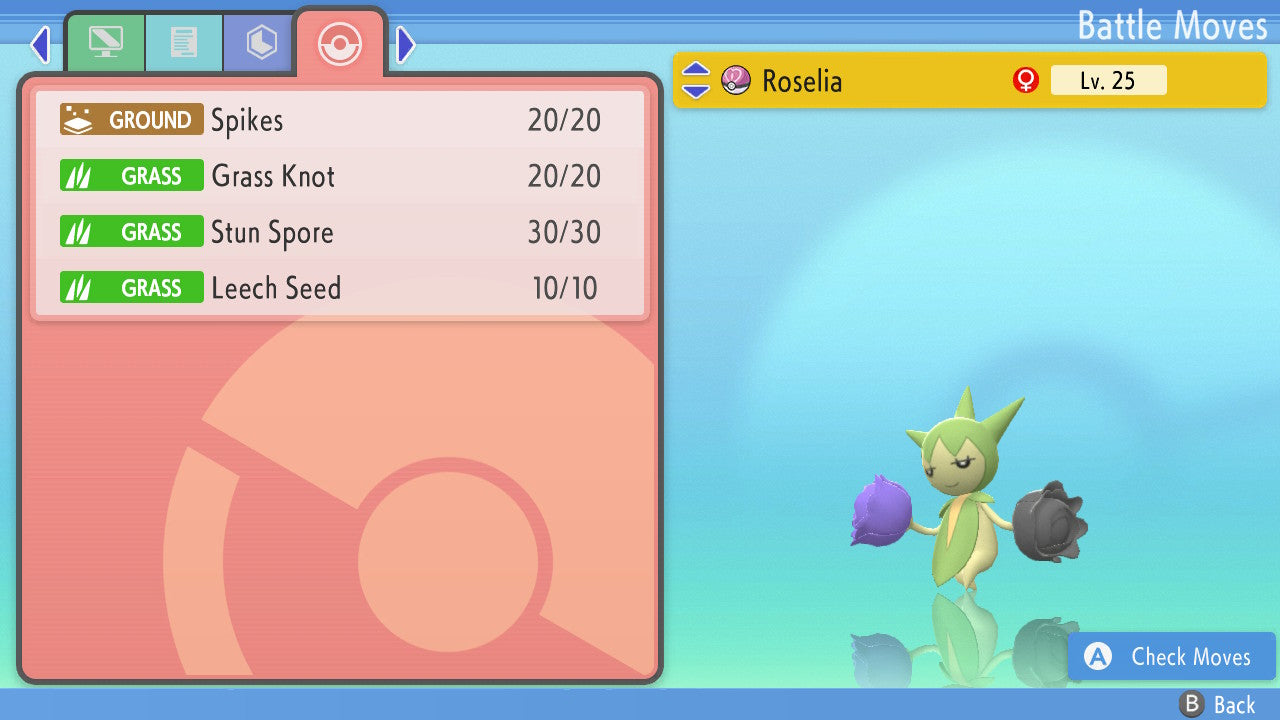The height and width of the screenshot is (720, 1280).
Task: Select the memo/trainer notes tab icon
Action: (x=184, y=42)
